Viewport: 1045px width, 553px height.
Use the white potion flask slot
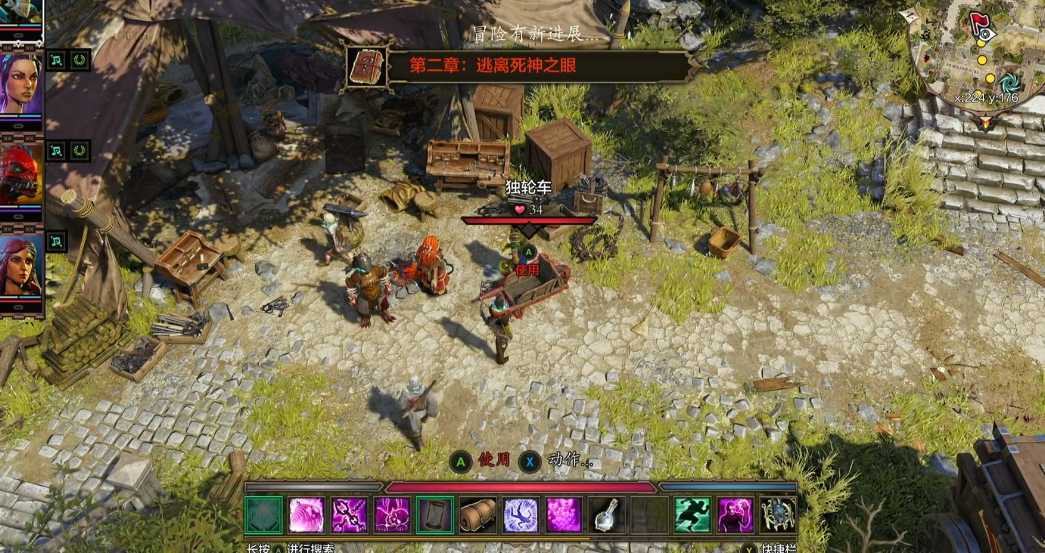click(x=606, y=515)
